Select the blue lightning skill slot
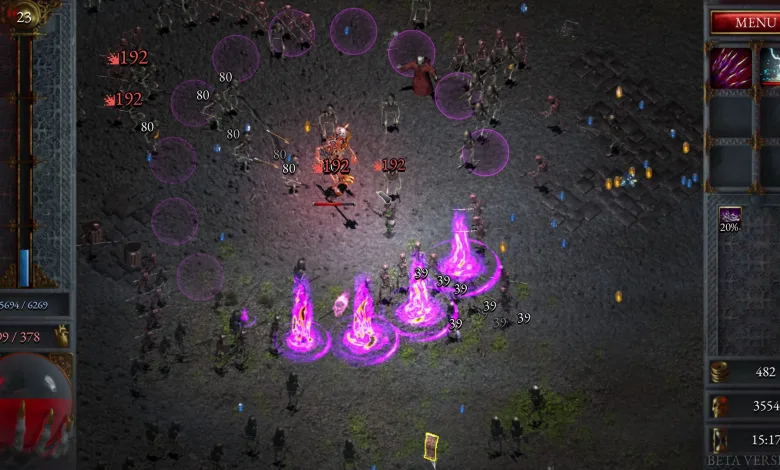Screen dimensions: 780x470 pyautogui.click(x=771, y=67)
